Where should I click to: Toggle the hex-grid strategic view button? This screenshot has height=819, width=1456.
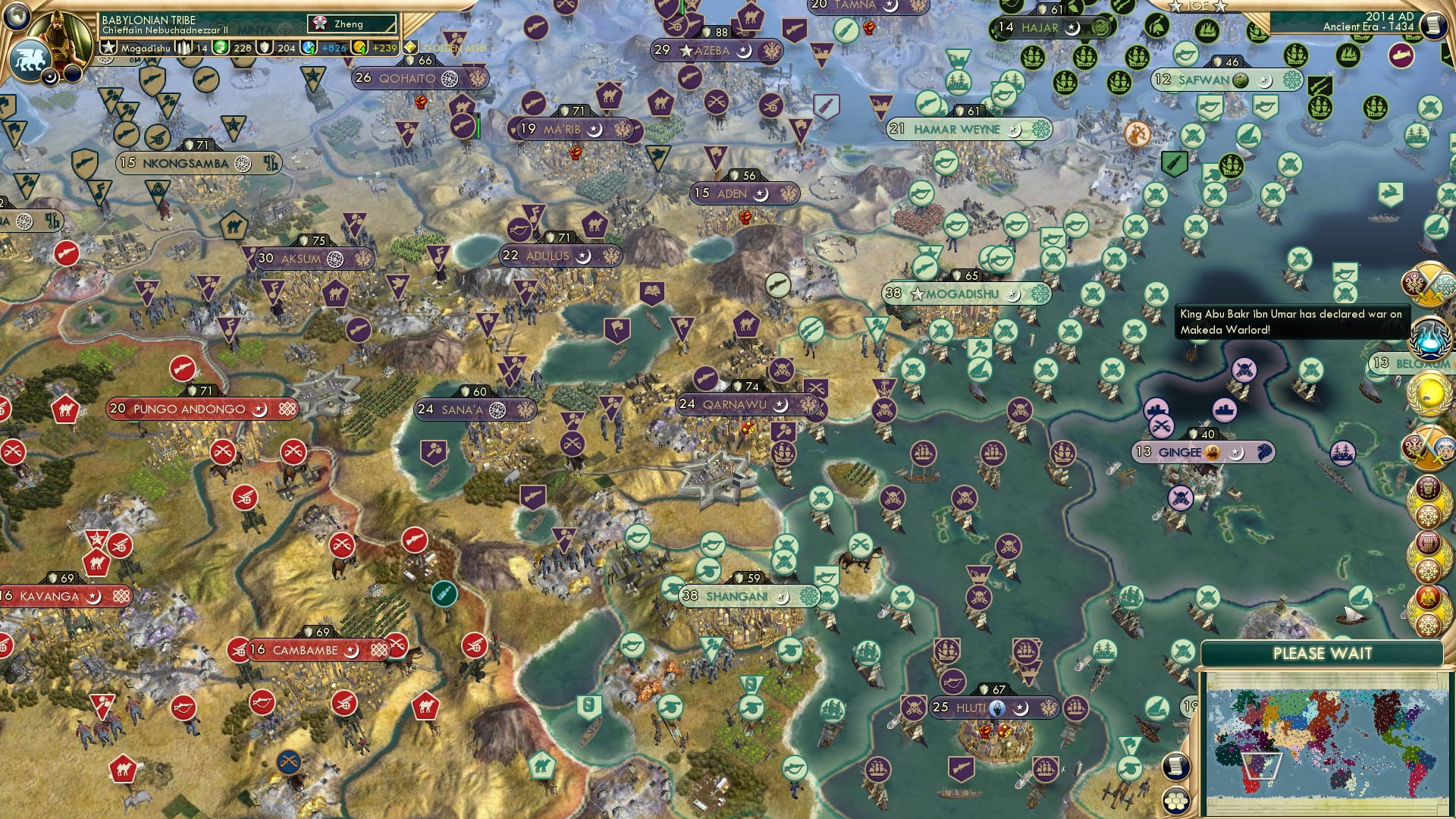[x=1175, y=802]
